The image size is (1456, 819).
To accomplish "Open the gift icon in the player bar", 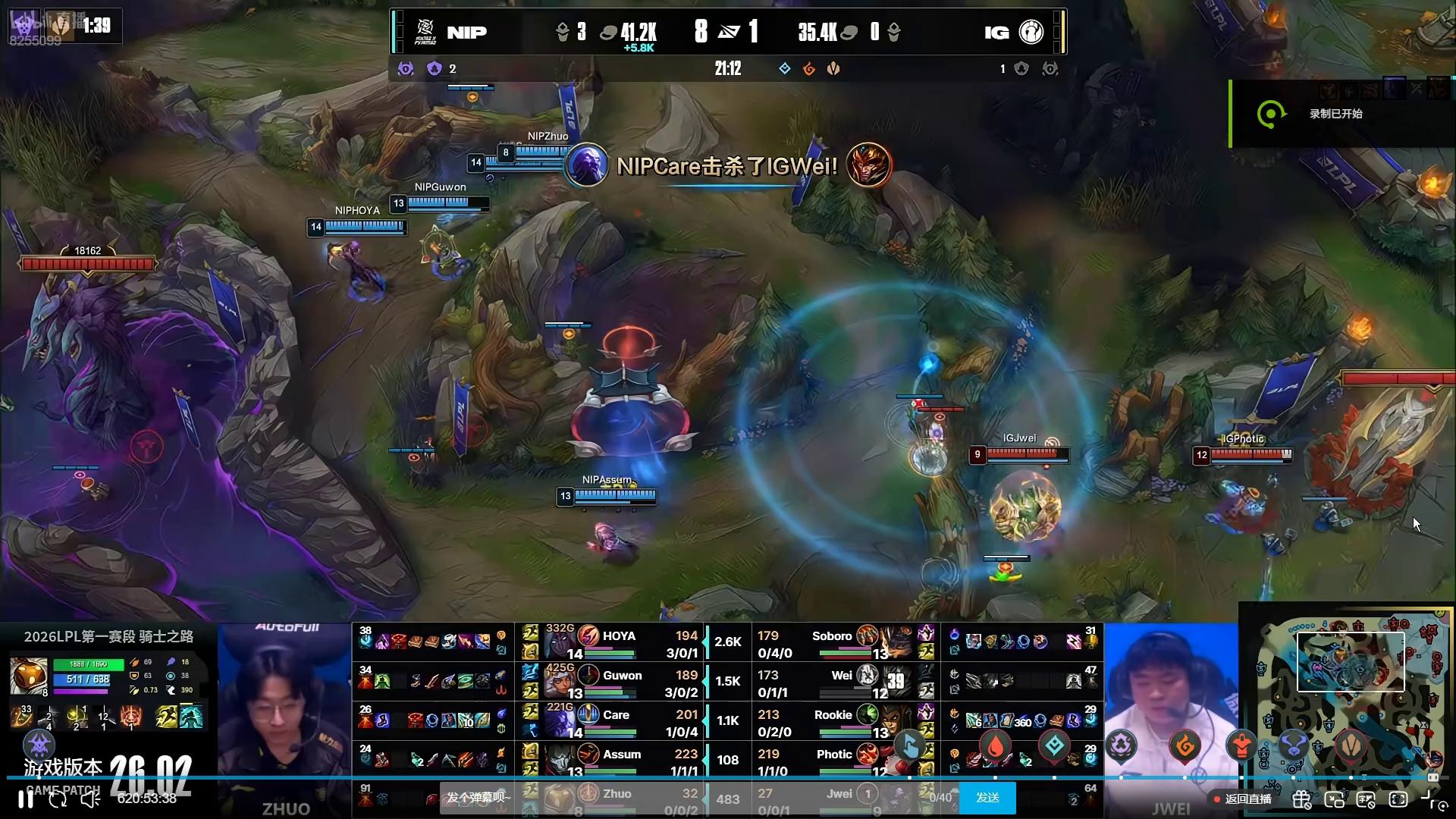I will [1301, 799].
